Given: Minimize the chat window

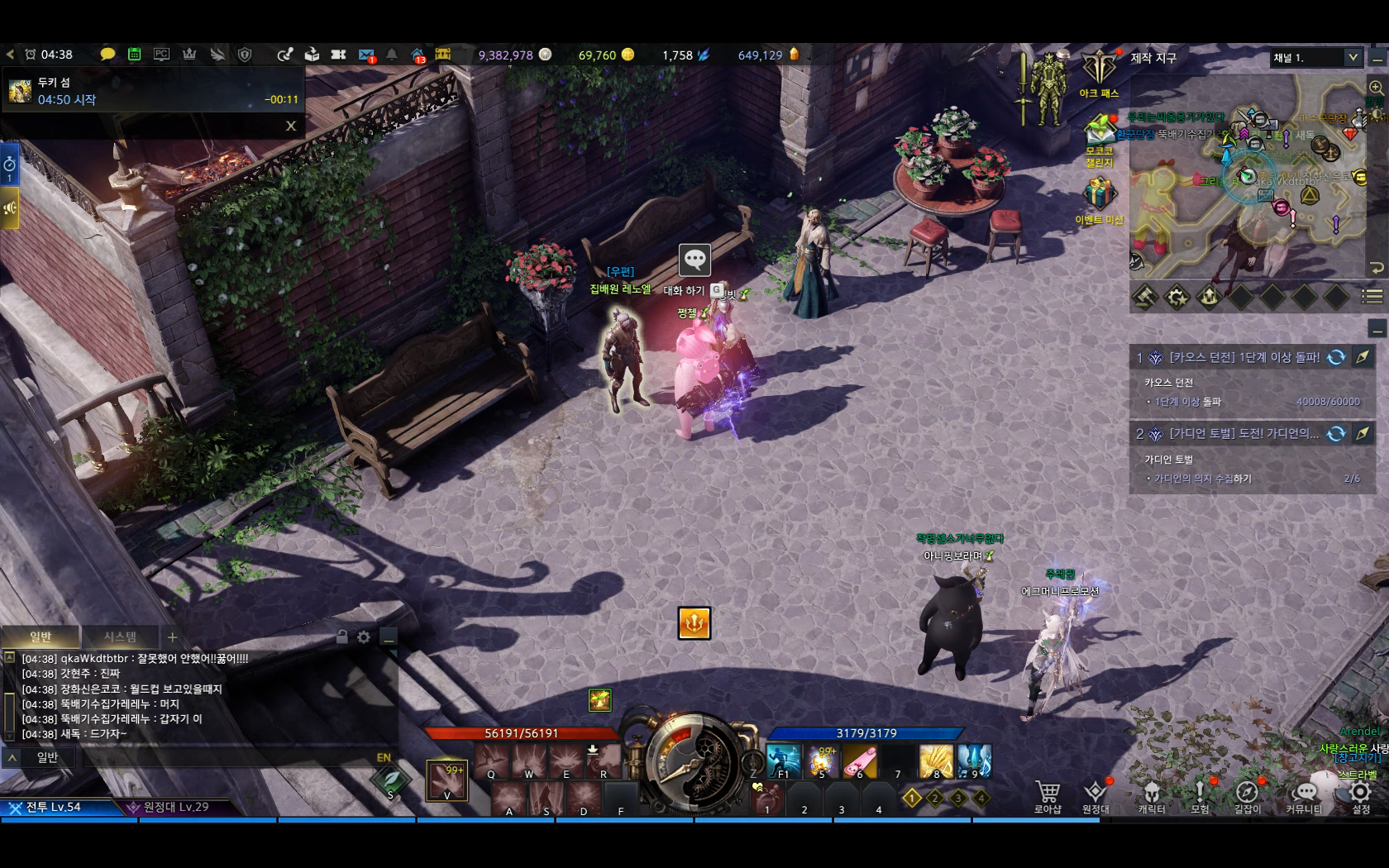Looking at the screenshot, I should (388, 637).
